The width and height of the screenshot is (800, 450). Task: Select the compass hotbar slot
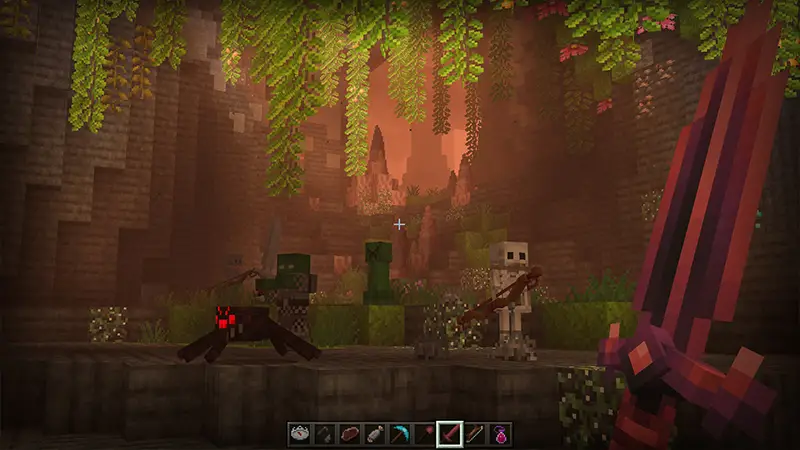pos(300,433)
